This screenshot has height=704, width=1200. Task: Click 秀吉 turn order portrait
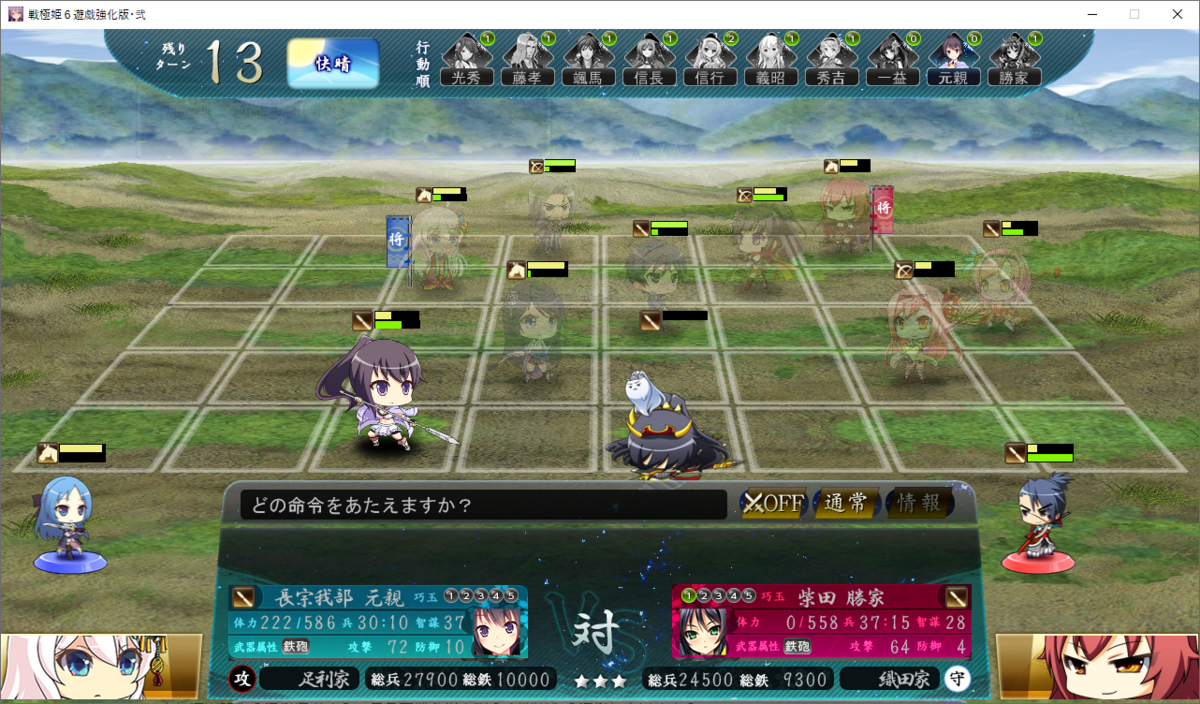click(x=832, y=60)
